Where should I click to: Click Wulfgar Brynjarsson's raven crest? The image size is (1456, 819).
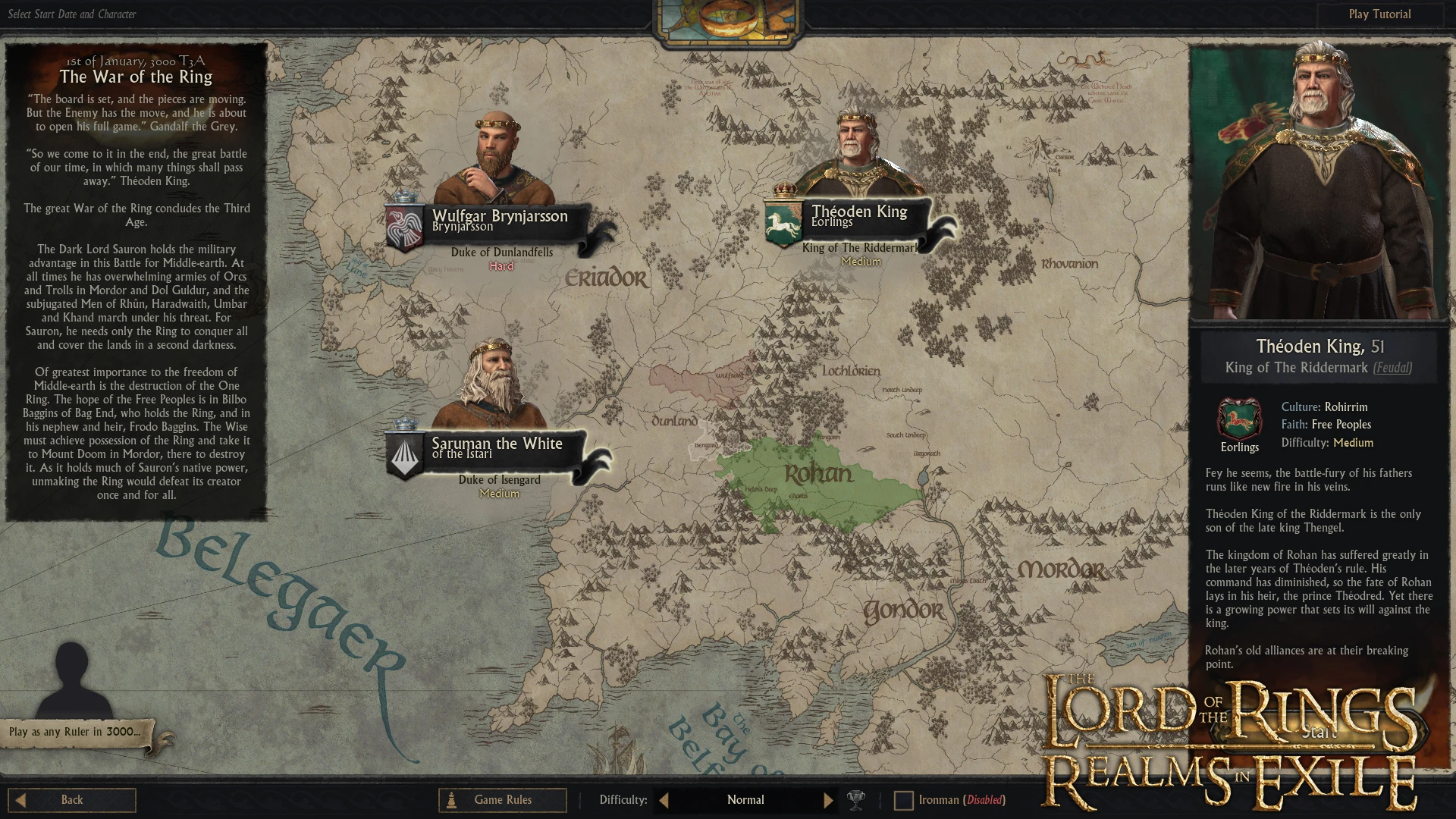(x=404, y=226)
